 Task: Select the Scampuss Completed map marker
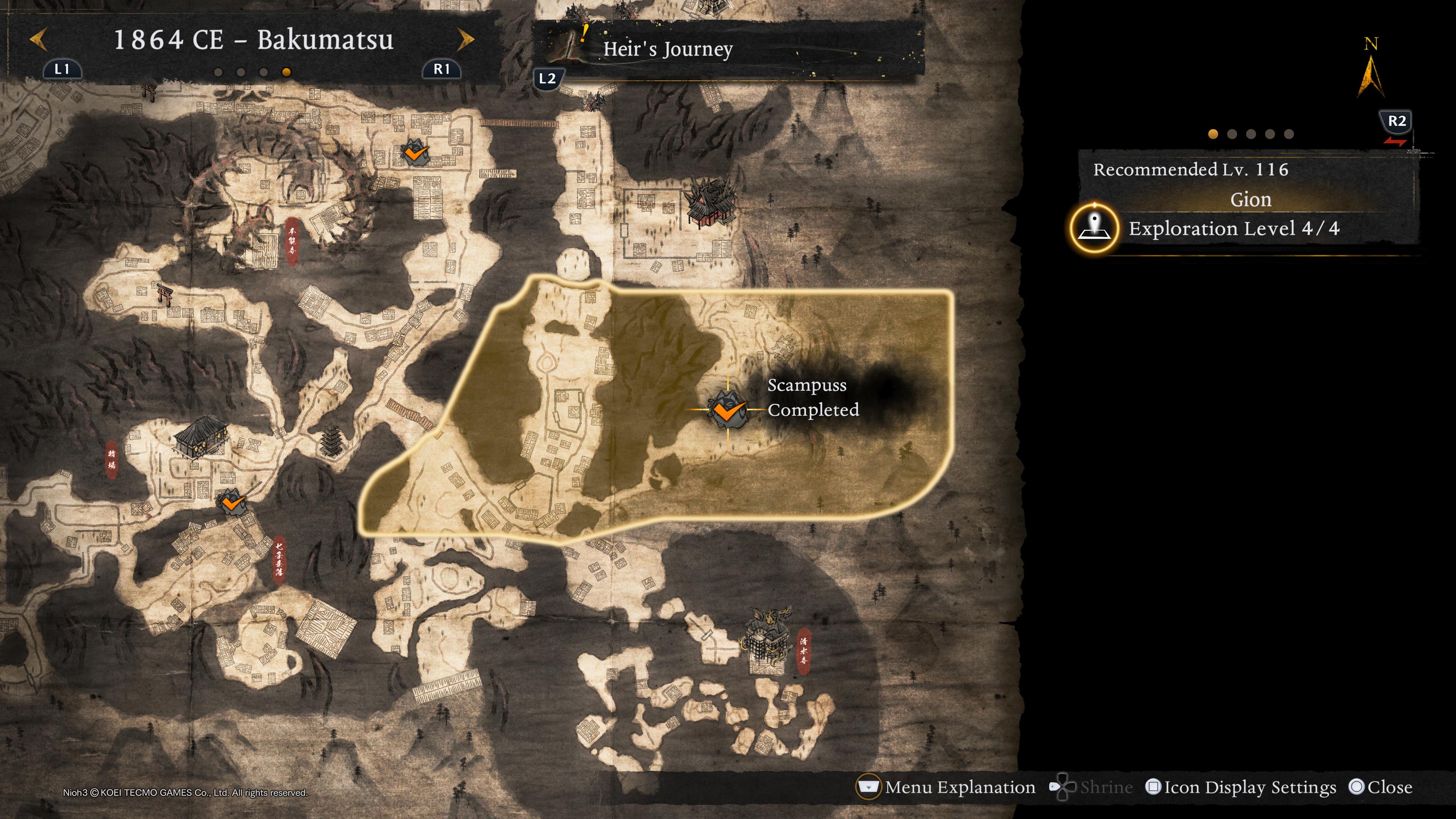(728, 409)
